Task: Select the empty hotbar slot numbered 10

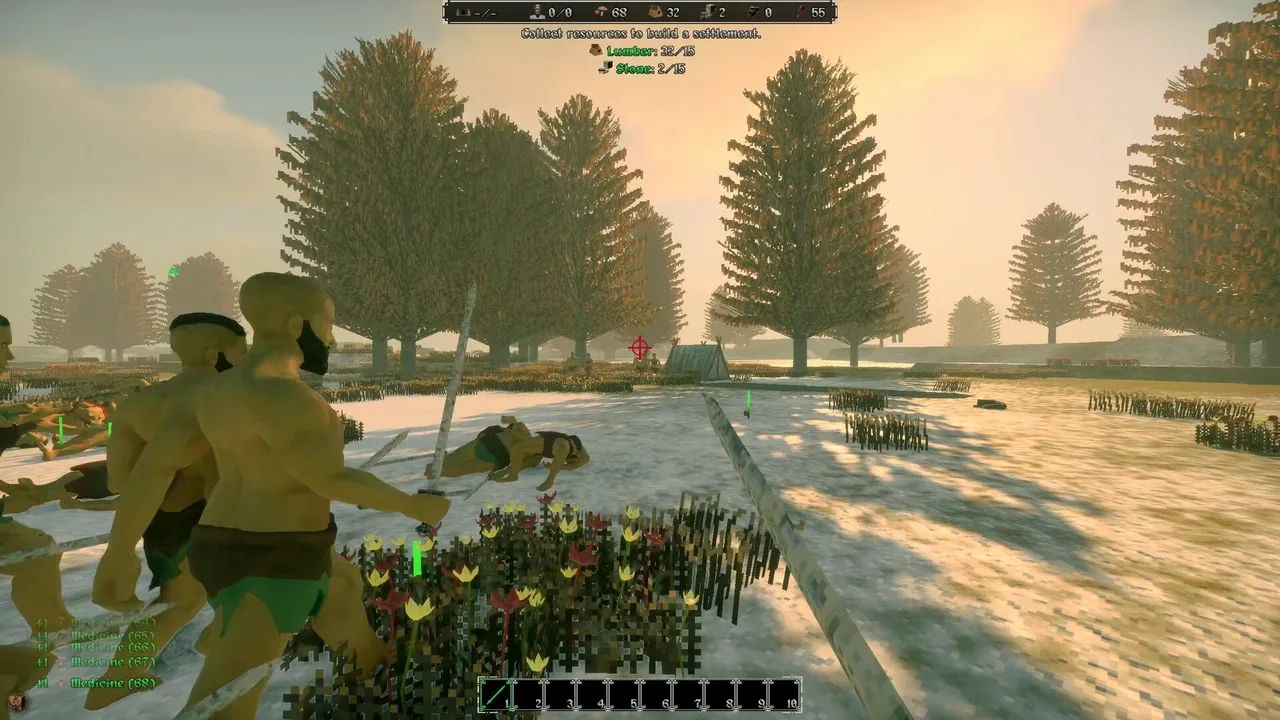Action: tap(785, 694)
